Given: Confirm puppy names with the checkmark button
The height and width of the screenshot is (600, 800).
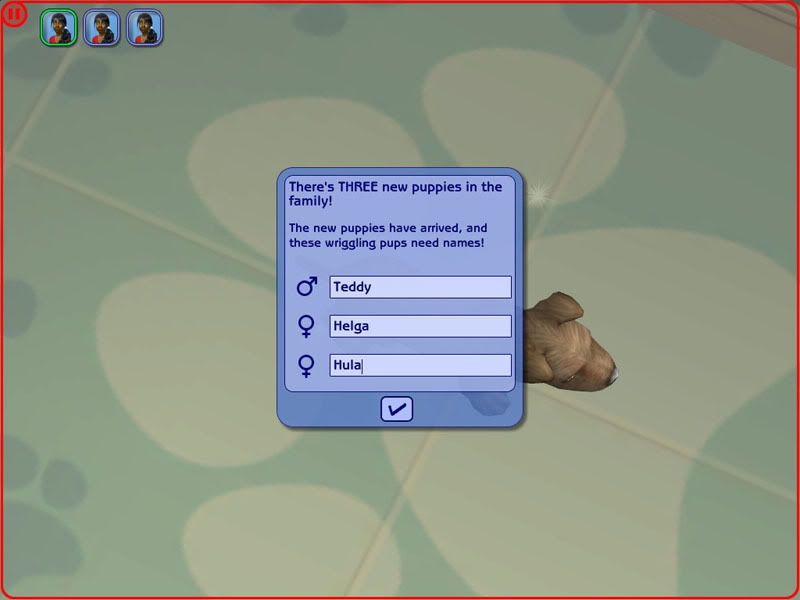Looking at the screenshot, I should (x=397, y=408).
